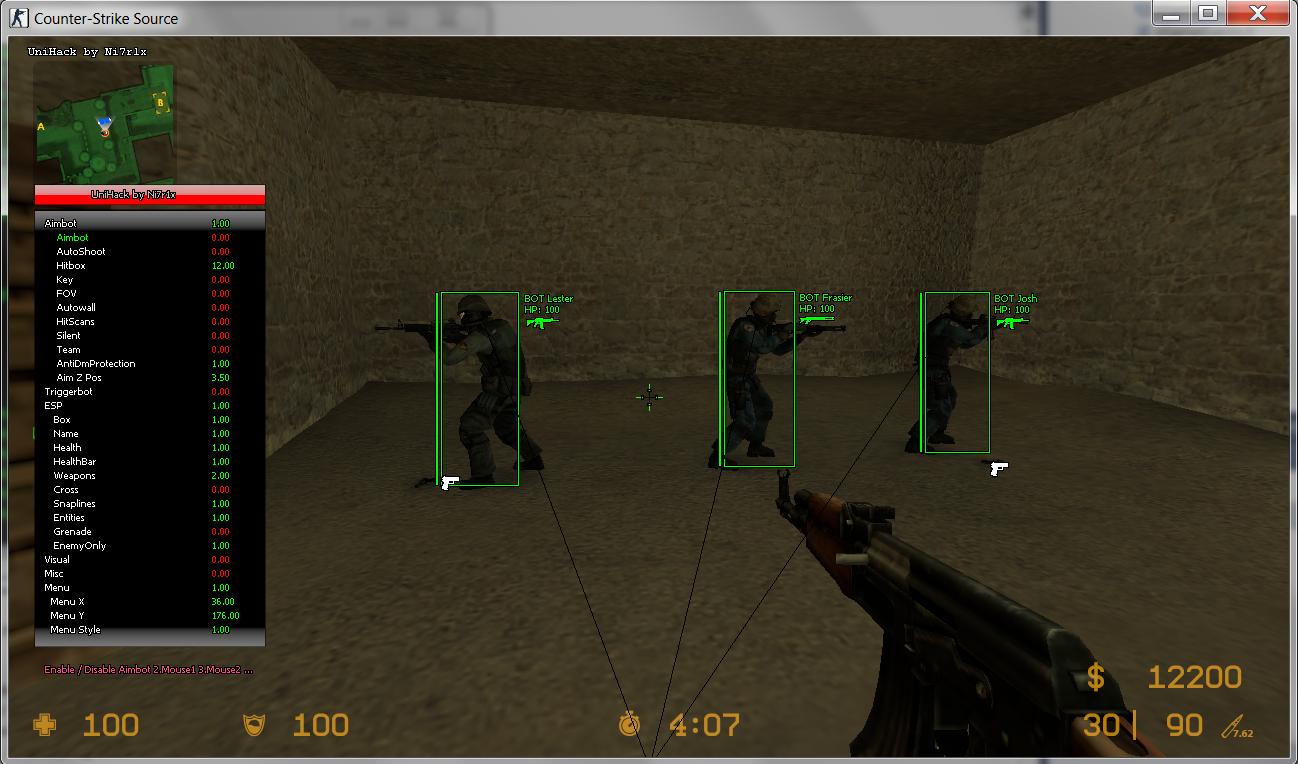This screenshot has height=764, width=1298.
Task: Select the Aim Z Pos setting
Action: click(x=79, y=378)
